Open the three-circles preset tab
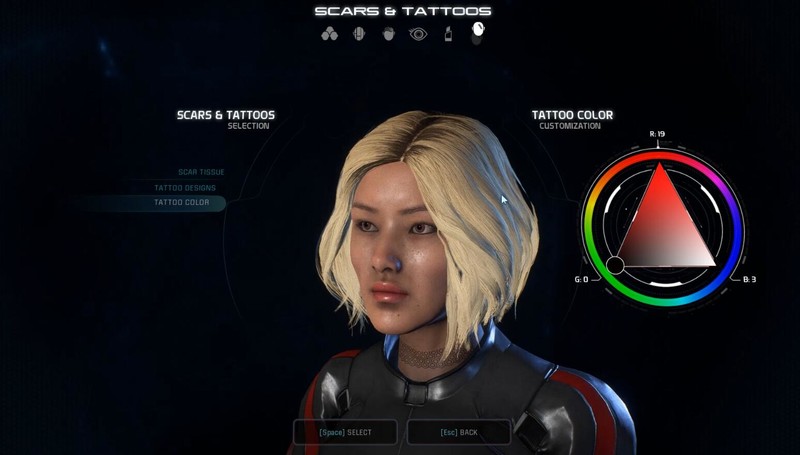Screen dimensions: 800x455 [330, 35]
